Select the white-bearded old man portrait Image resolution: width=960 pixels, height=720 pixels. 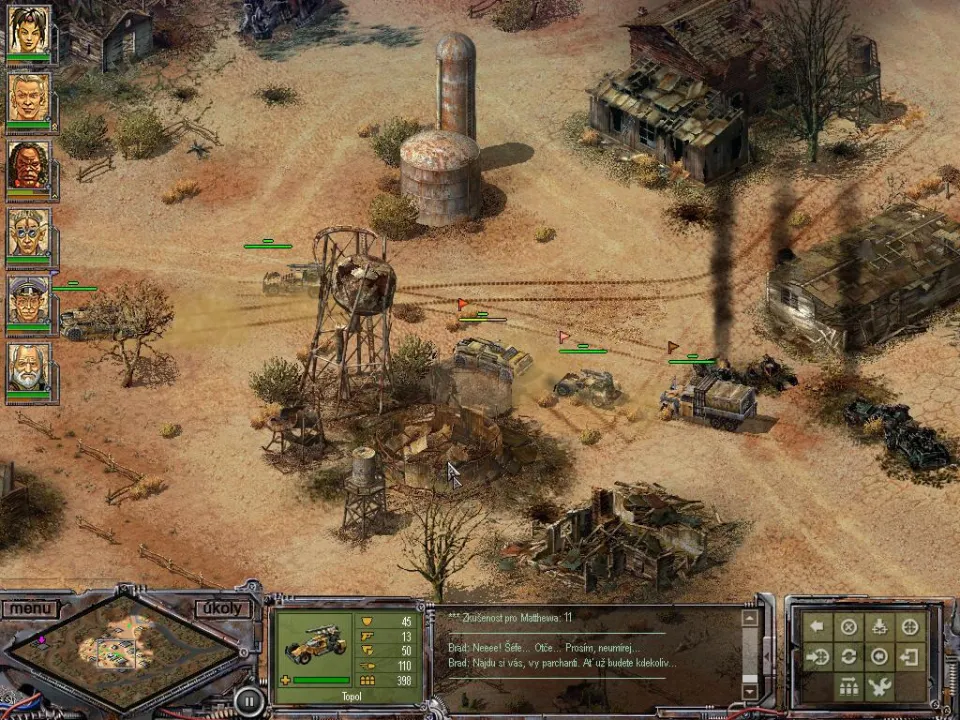(28, 367)
